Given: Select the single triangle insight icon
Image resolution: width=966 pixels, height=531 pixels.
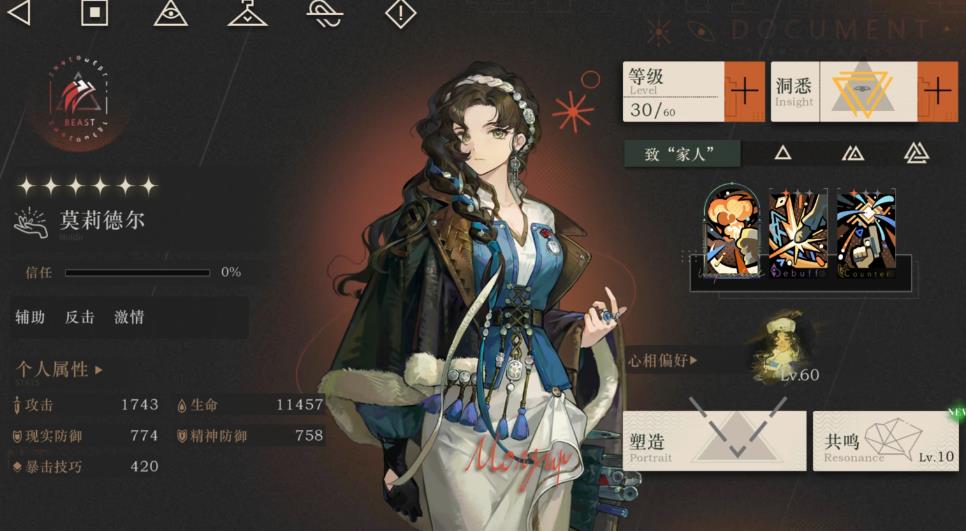Looking at the screenshot, I should (783, 153).
